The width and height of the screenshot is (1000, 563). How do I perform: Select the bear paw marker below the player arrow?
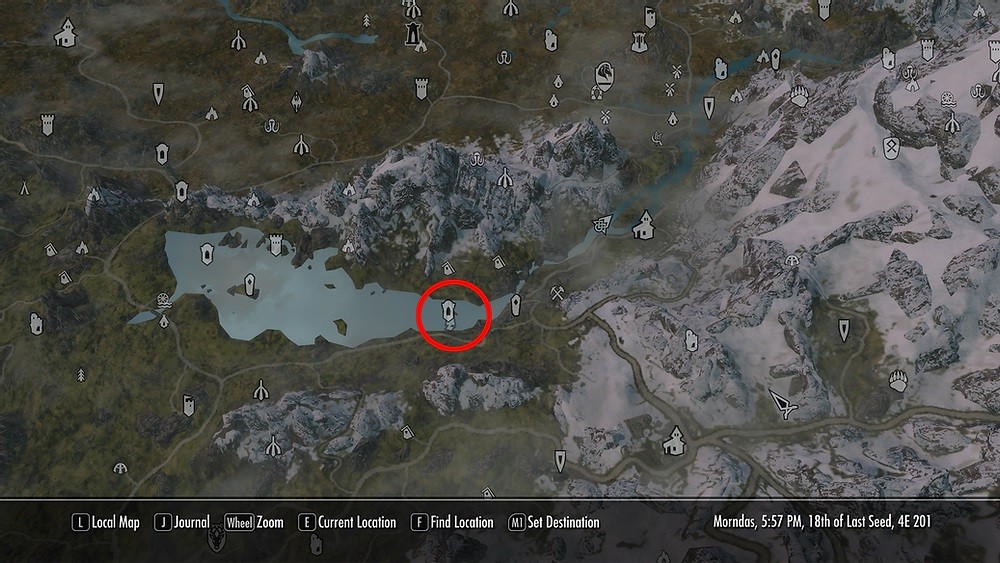pyautogui.click(x=897, y=381)
